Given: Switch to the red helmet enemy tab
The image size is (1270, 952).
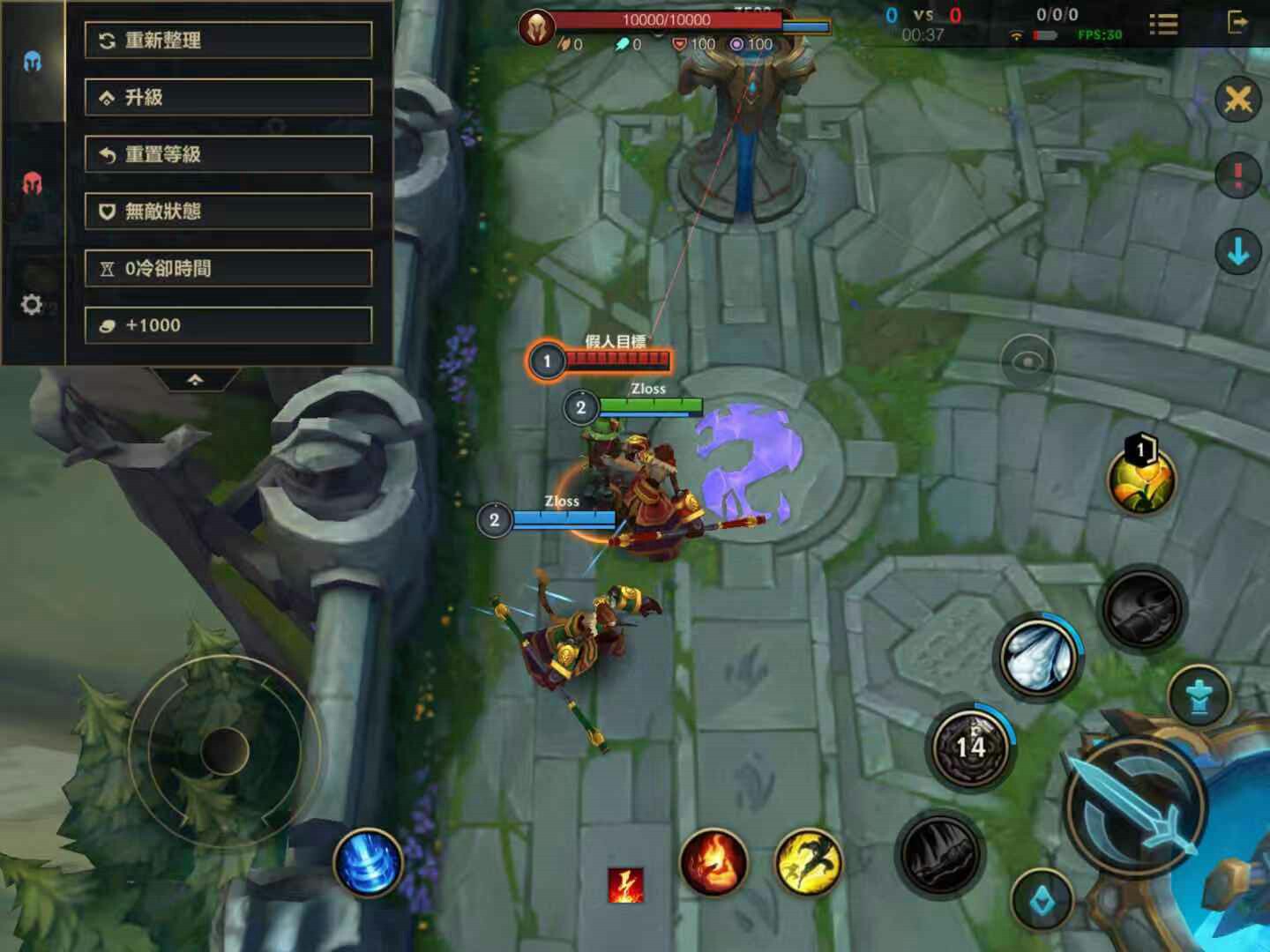Looking at the screenshot, I should [x=33, y=183].
